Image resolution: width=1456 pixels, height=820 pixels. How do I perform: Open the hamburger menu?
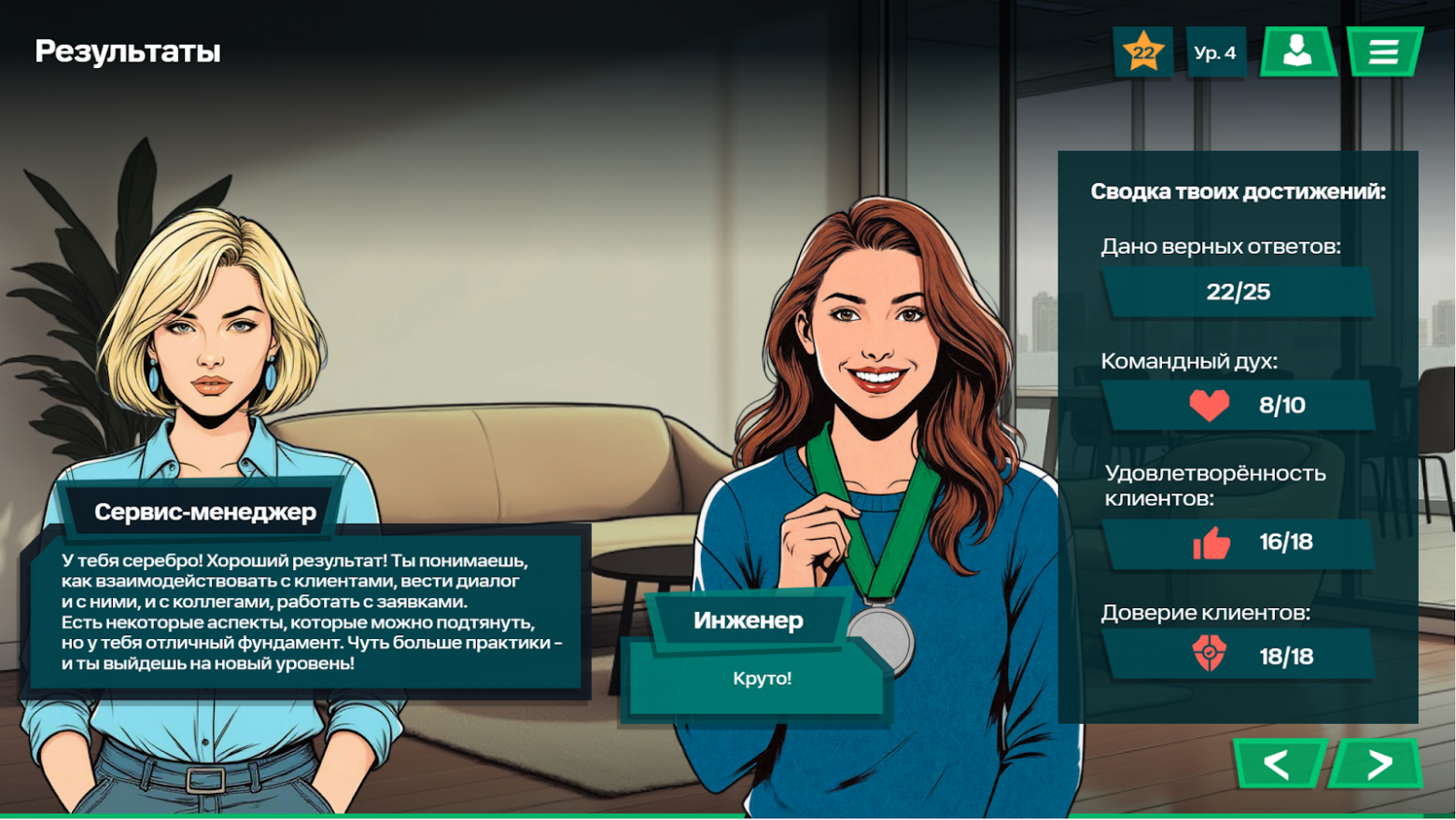(1383, 52)
